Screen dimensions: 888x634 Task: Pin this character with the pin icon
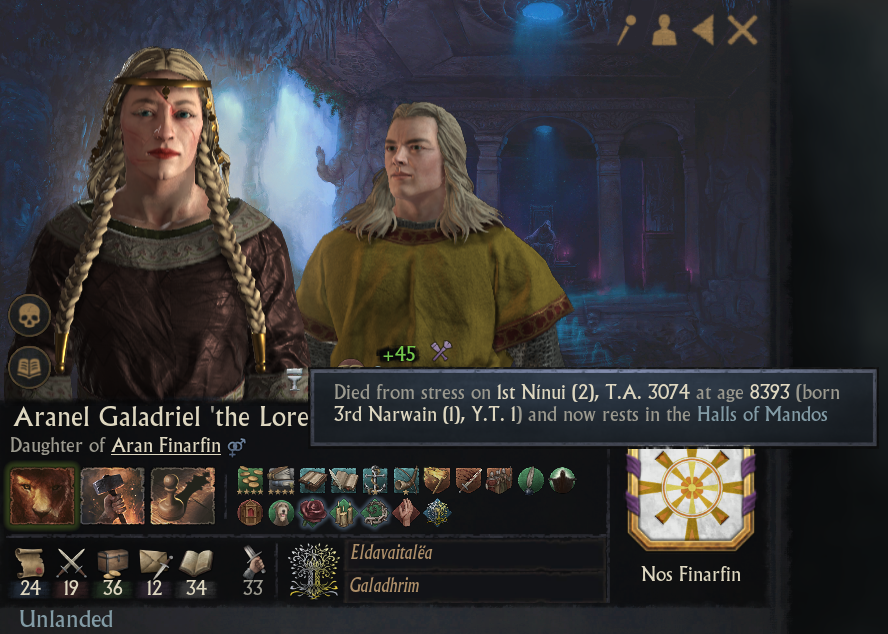[x=627, y=31]
